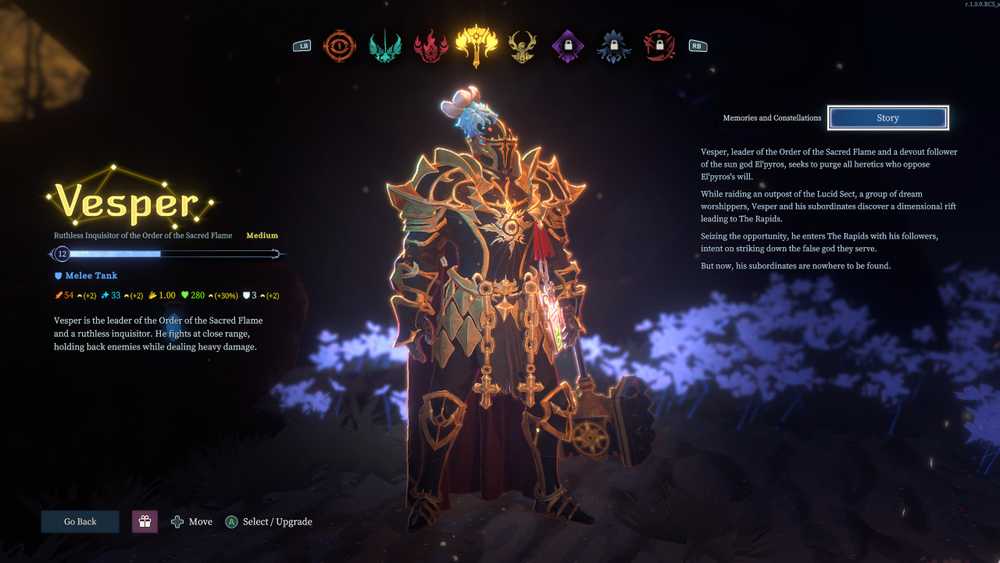Screen dimensions: 1000x563
Task: Open the gift box rewards button
Action: [145, 521]
